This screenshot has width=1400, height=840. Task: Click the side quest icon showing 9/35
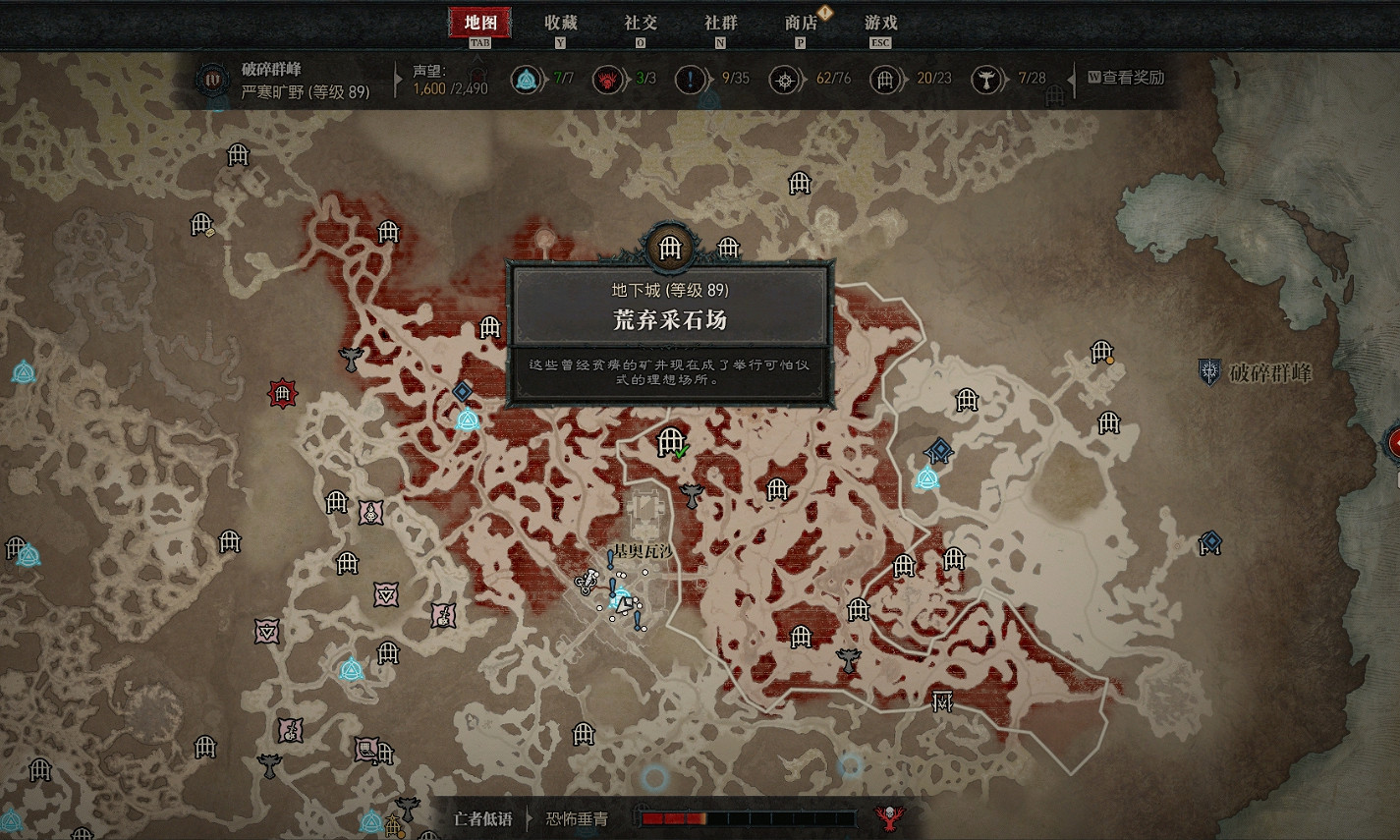point(691,80)
